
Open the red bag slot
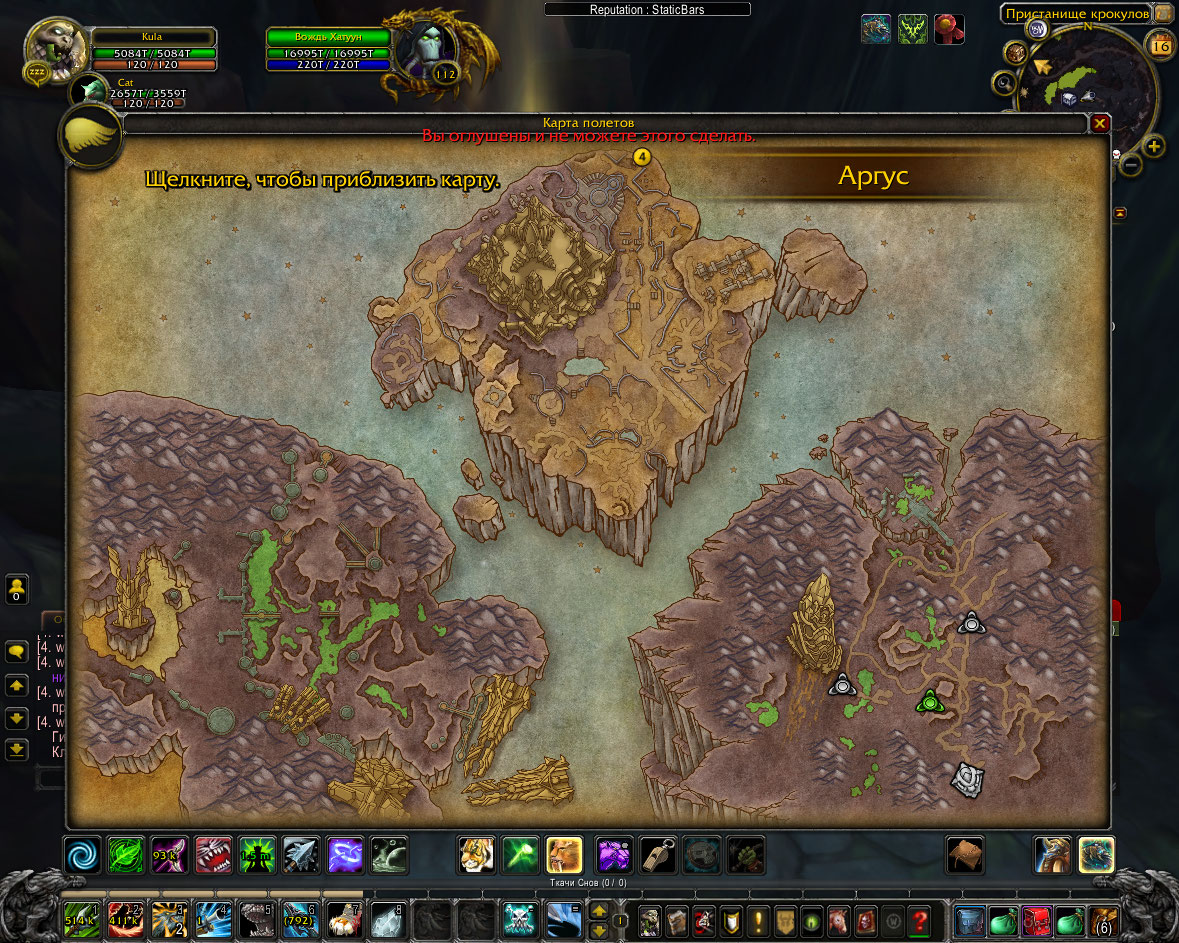[x=1036, y=920]
